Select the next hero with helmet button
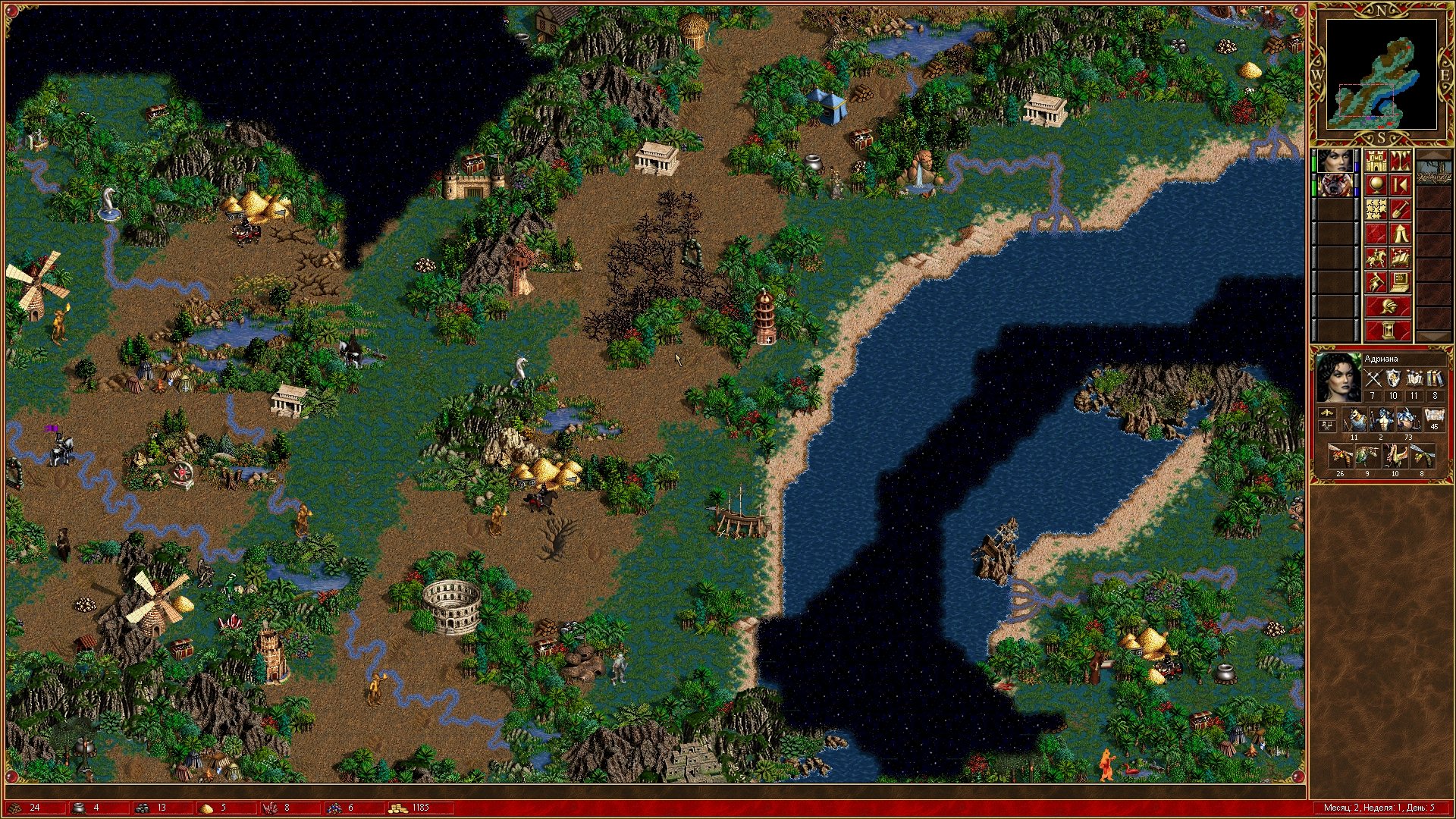 (x=1389, y=306)
